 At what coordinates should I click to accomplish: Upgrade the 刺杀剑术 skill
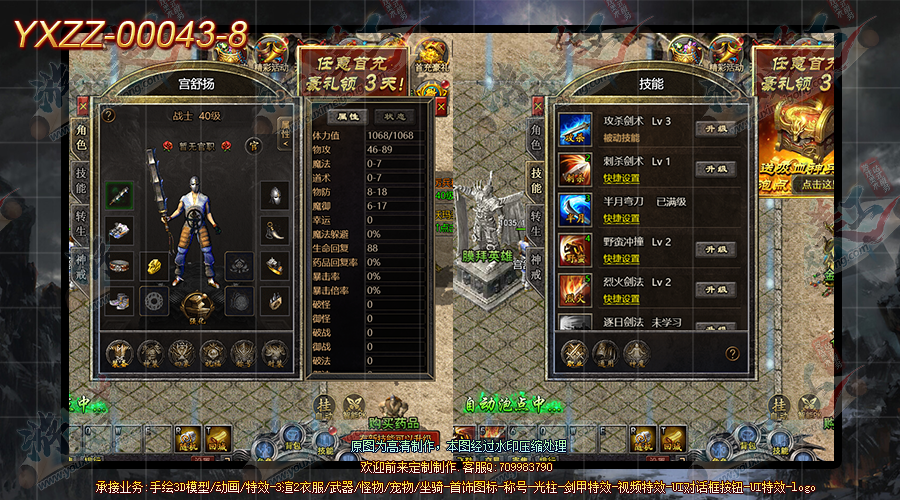point(715,168)
